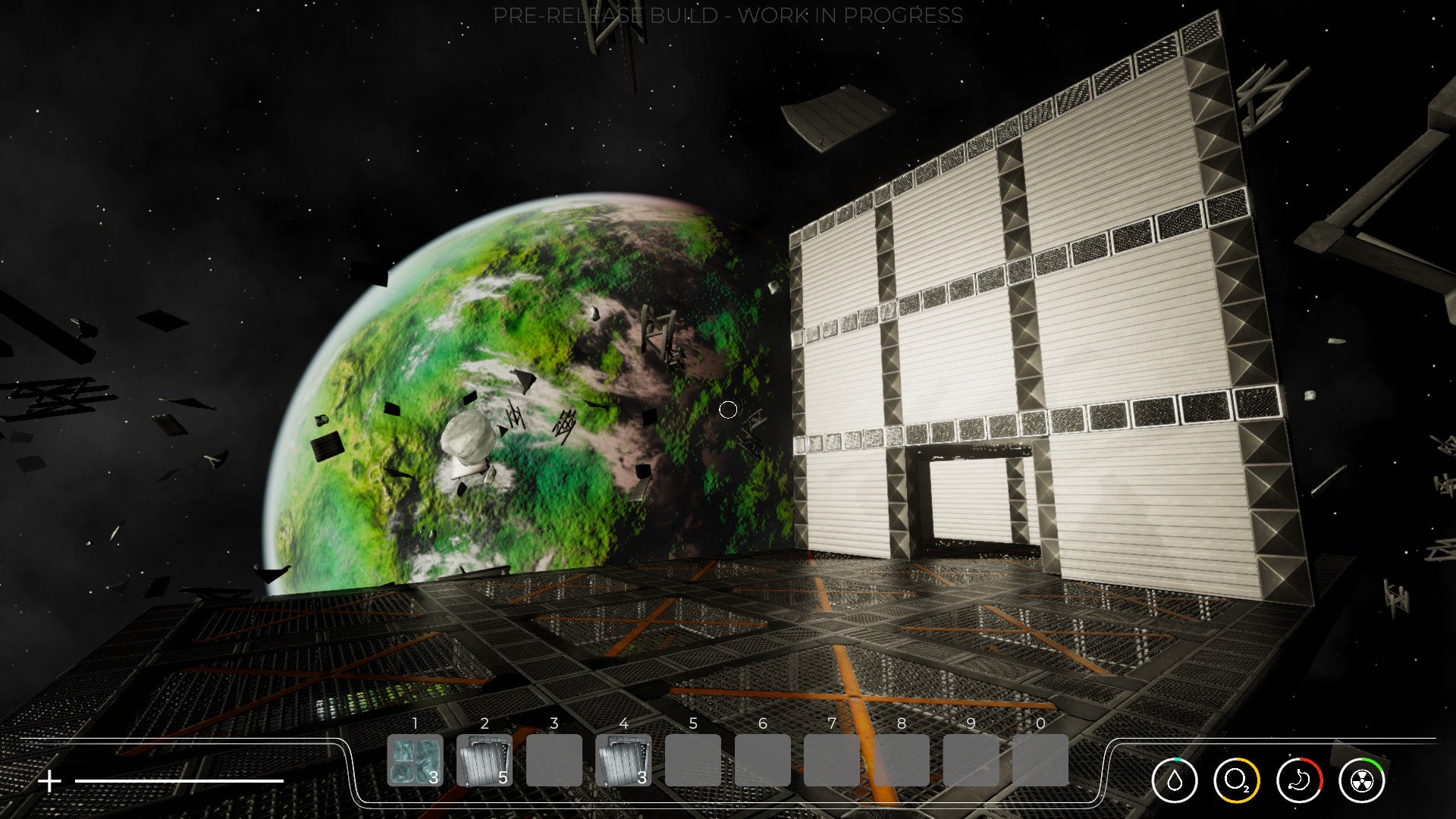The height and width of the screenshot is (819, 1456).
Task: Select hotbar slot 6
Action: (762, 761)
